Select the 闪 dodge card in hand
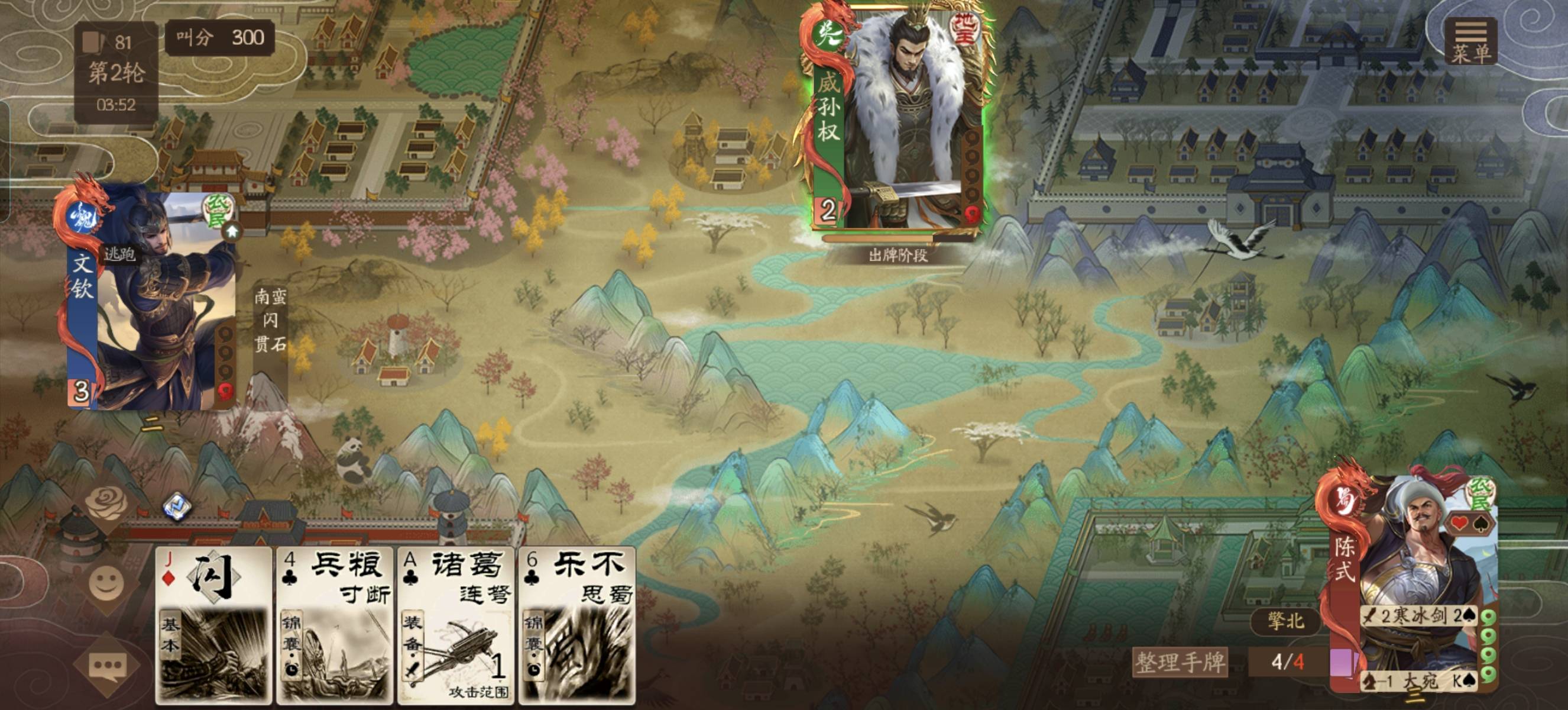 [213, 624]
